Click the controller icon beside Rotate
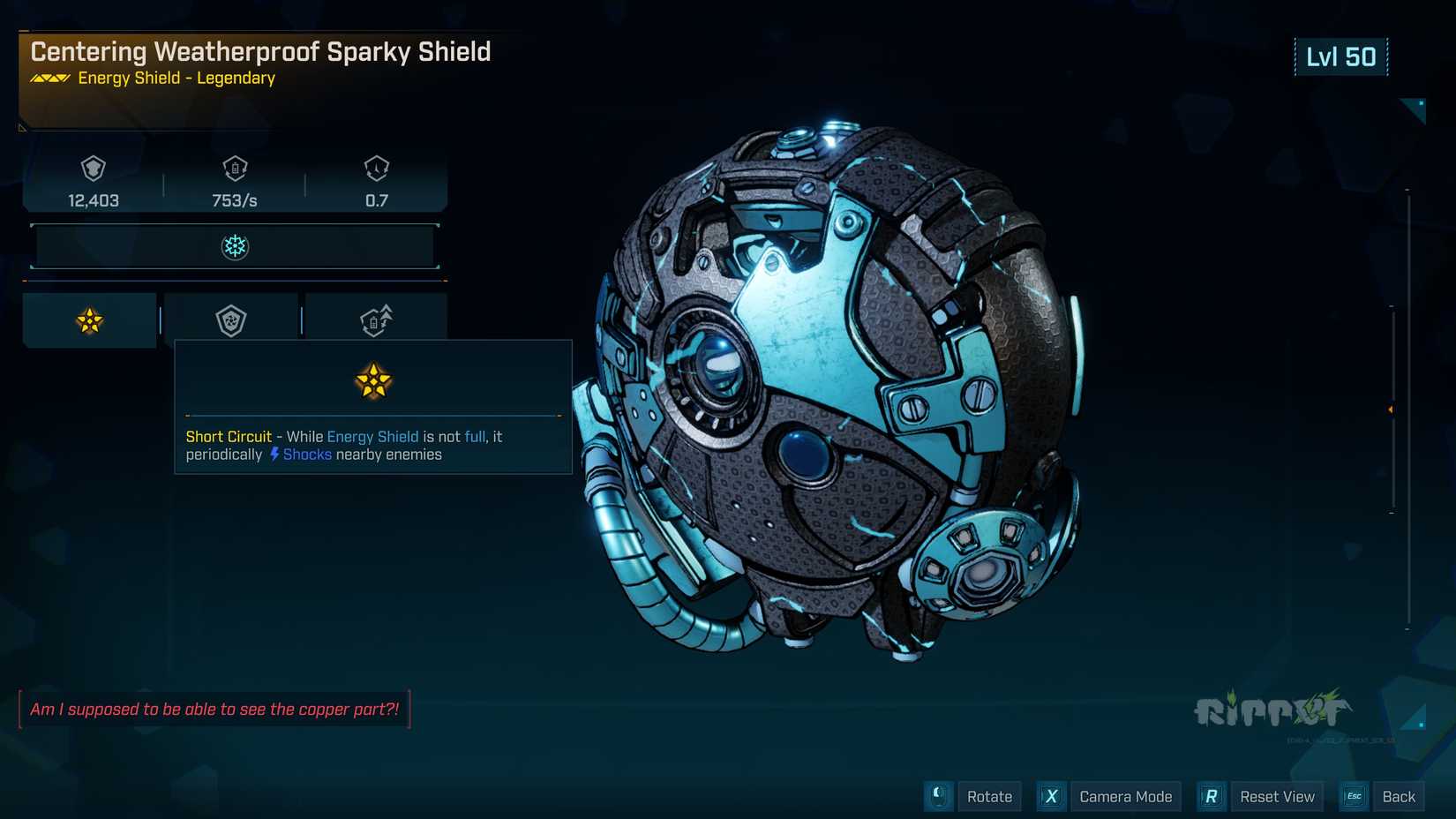Image resolution: width=1456 pixels, height=819 pixels. pyautogui.click(x=938, y=796)
